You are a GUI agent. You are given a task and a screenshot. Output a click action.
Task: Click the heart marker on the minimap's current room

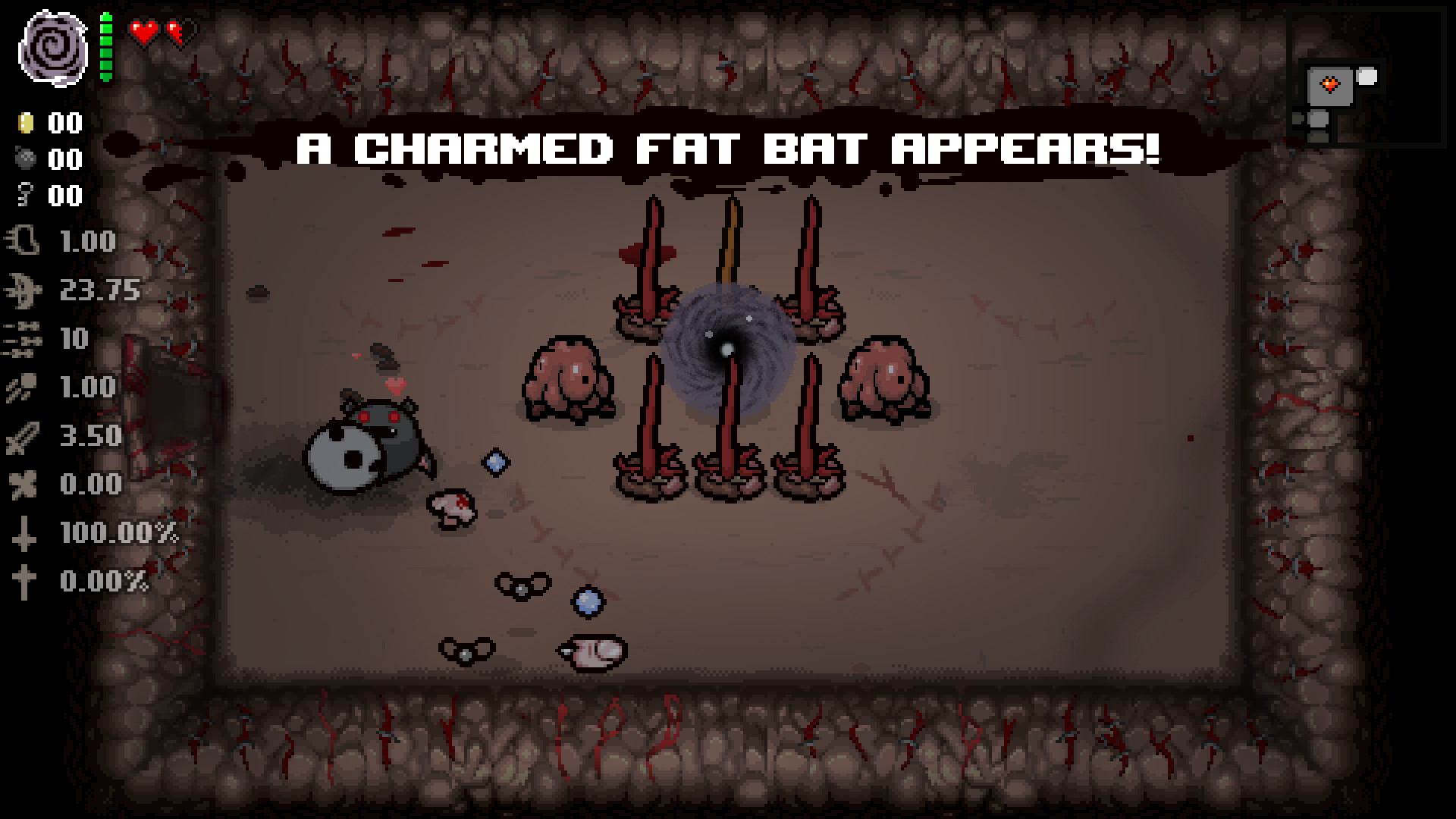pyautogui.click(x=1331, y=83)
